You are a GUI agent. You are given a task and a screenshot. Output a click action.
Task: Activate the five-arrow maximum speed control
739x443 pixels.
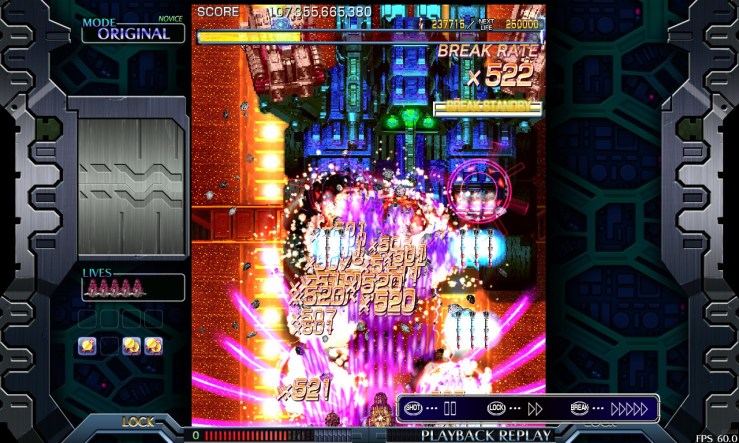click(629, 408)
